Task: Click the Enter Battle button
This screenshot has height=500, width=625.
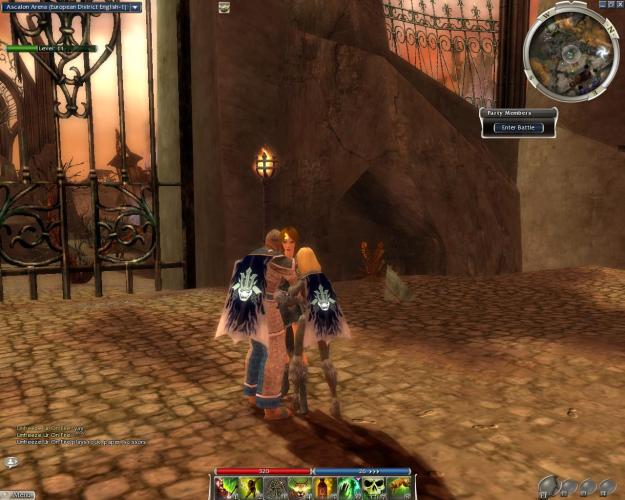Action: 517,128
